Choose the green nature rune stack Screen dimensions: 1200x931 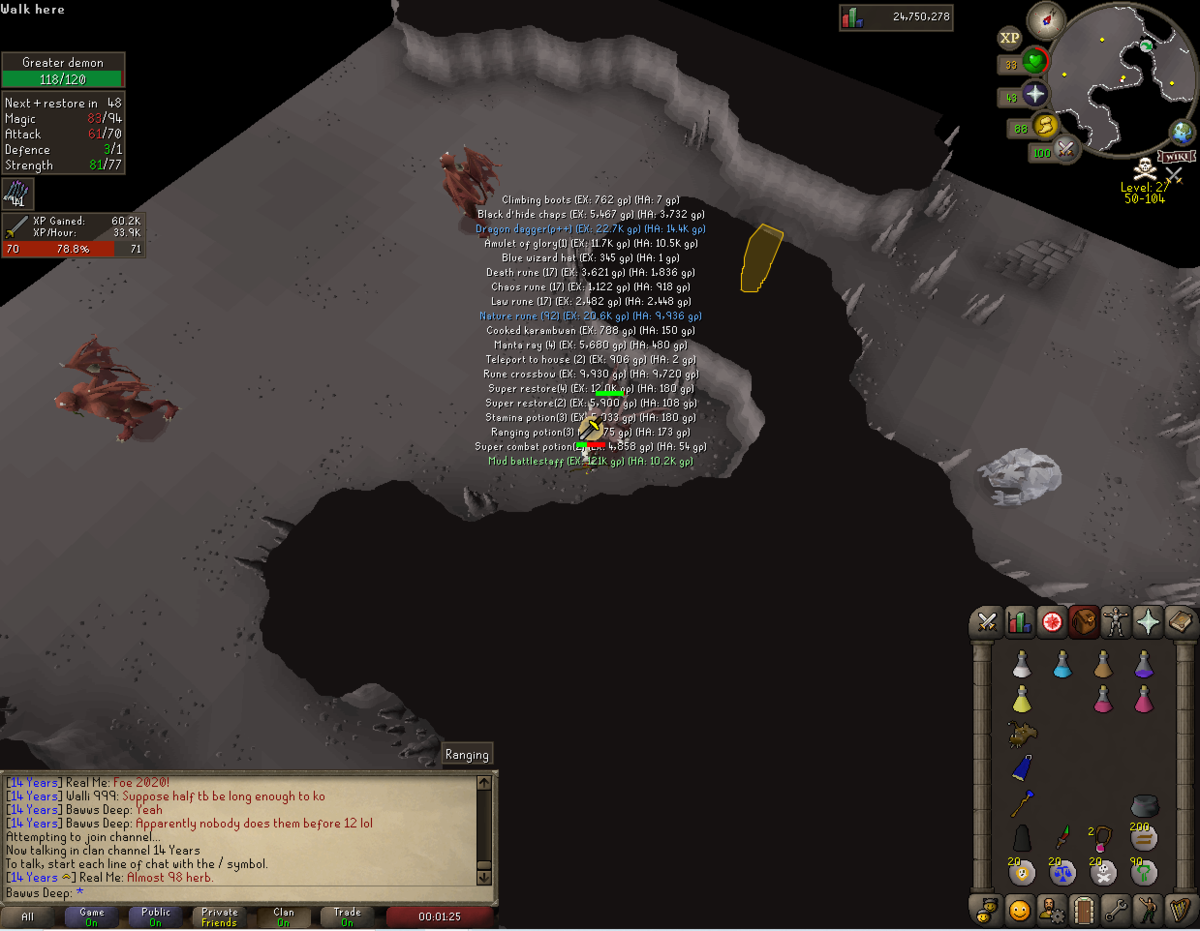(1144, 872)
